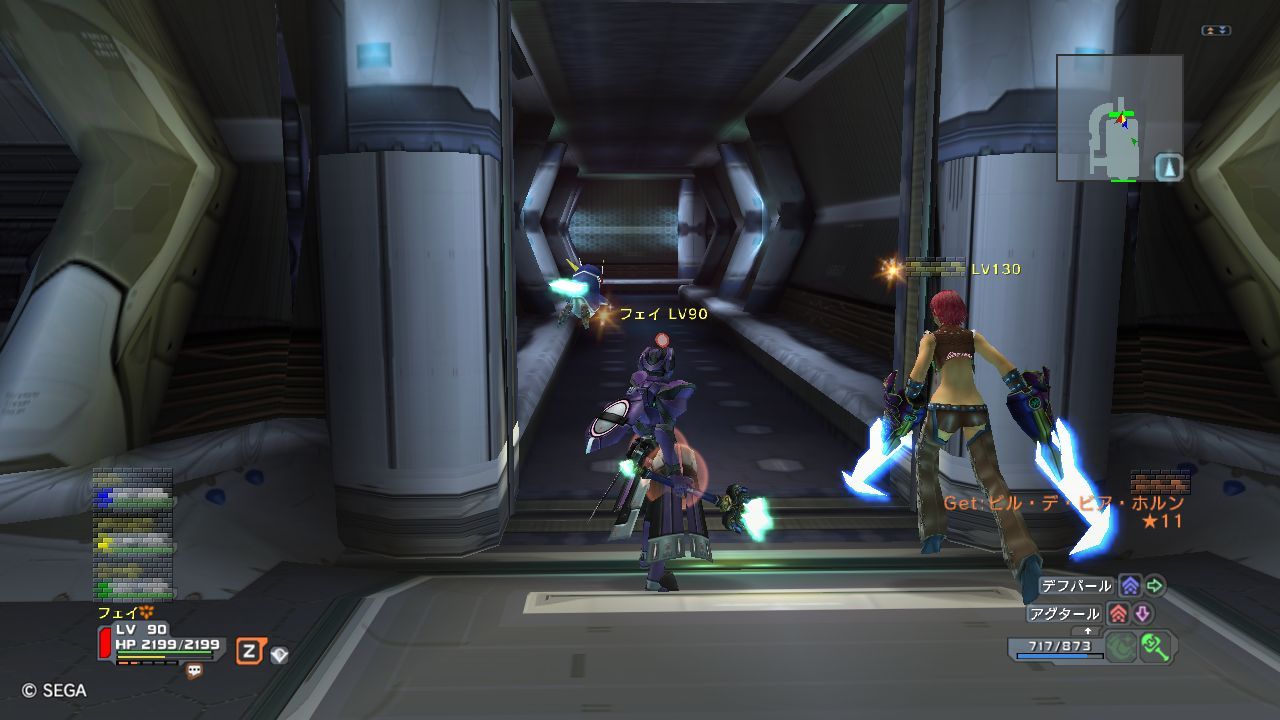
Task: Select the bright green wand weapon slot
Action: (x=1156, y=646)
